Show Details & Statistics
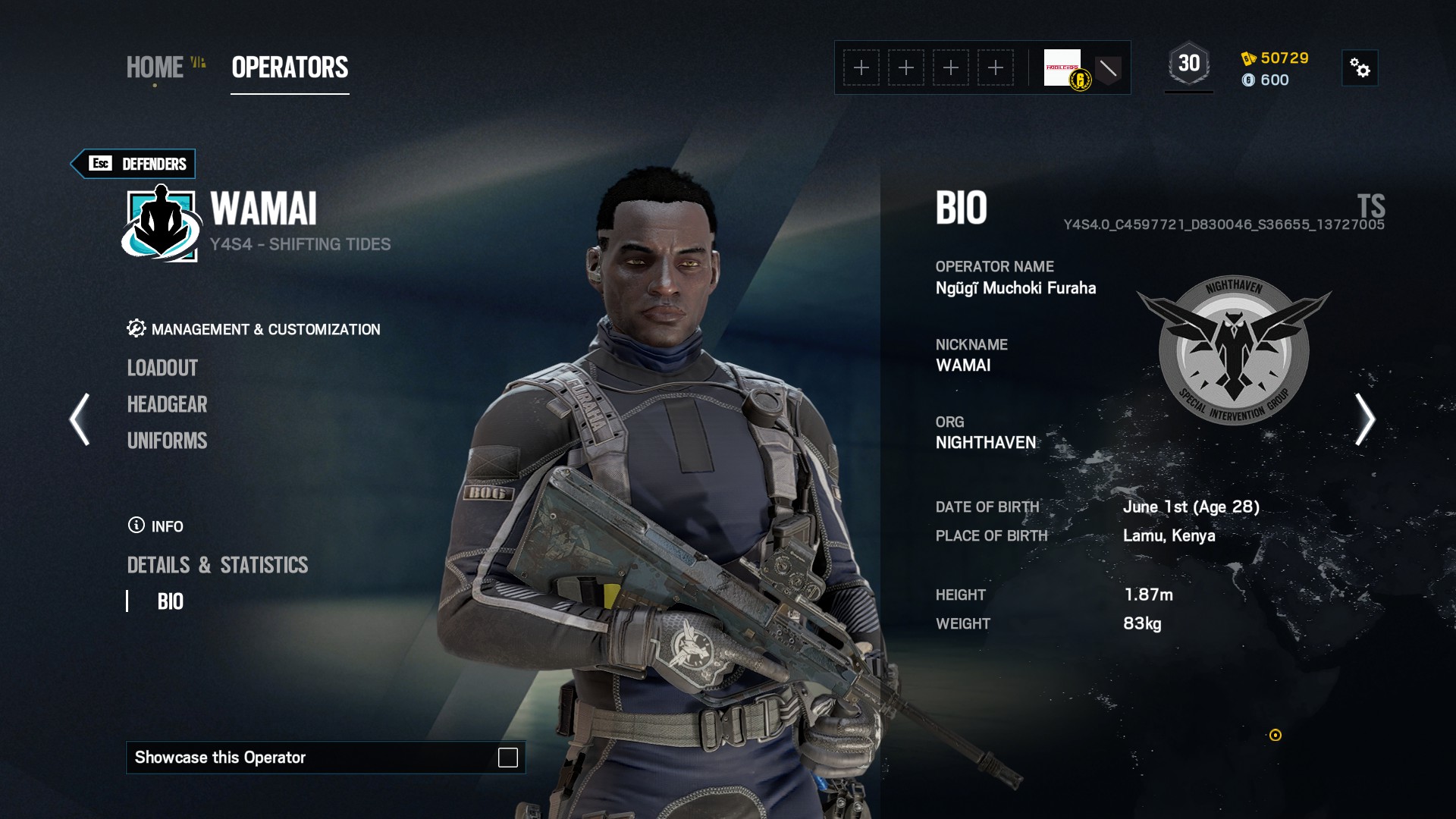 point(218,566)
